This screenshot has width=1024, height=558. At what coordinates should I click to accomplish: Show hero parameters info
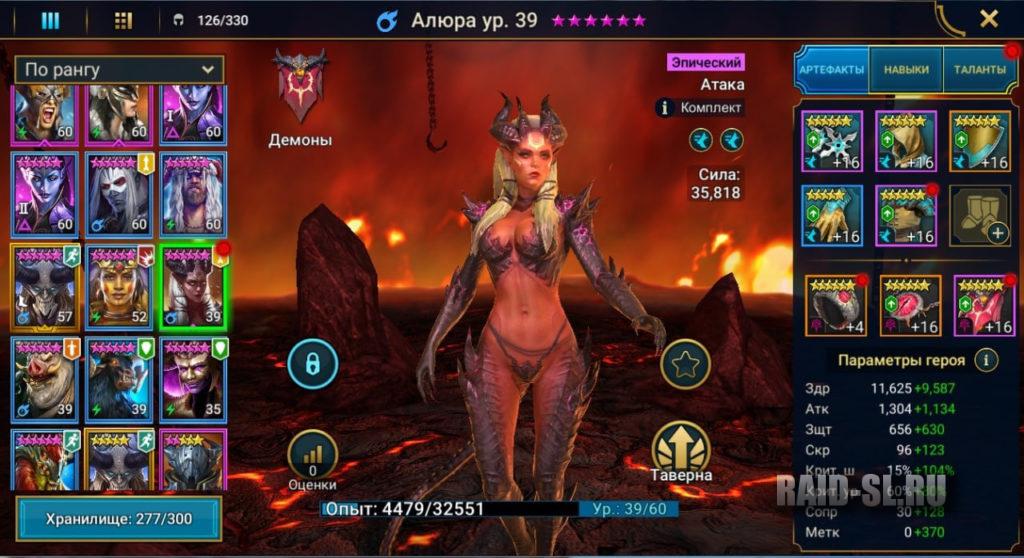[x=987, y=360]
